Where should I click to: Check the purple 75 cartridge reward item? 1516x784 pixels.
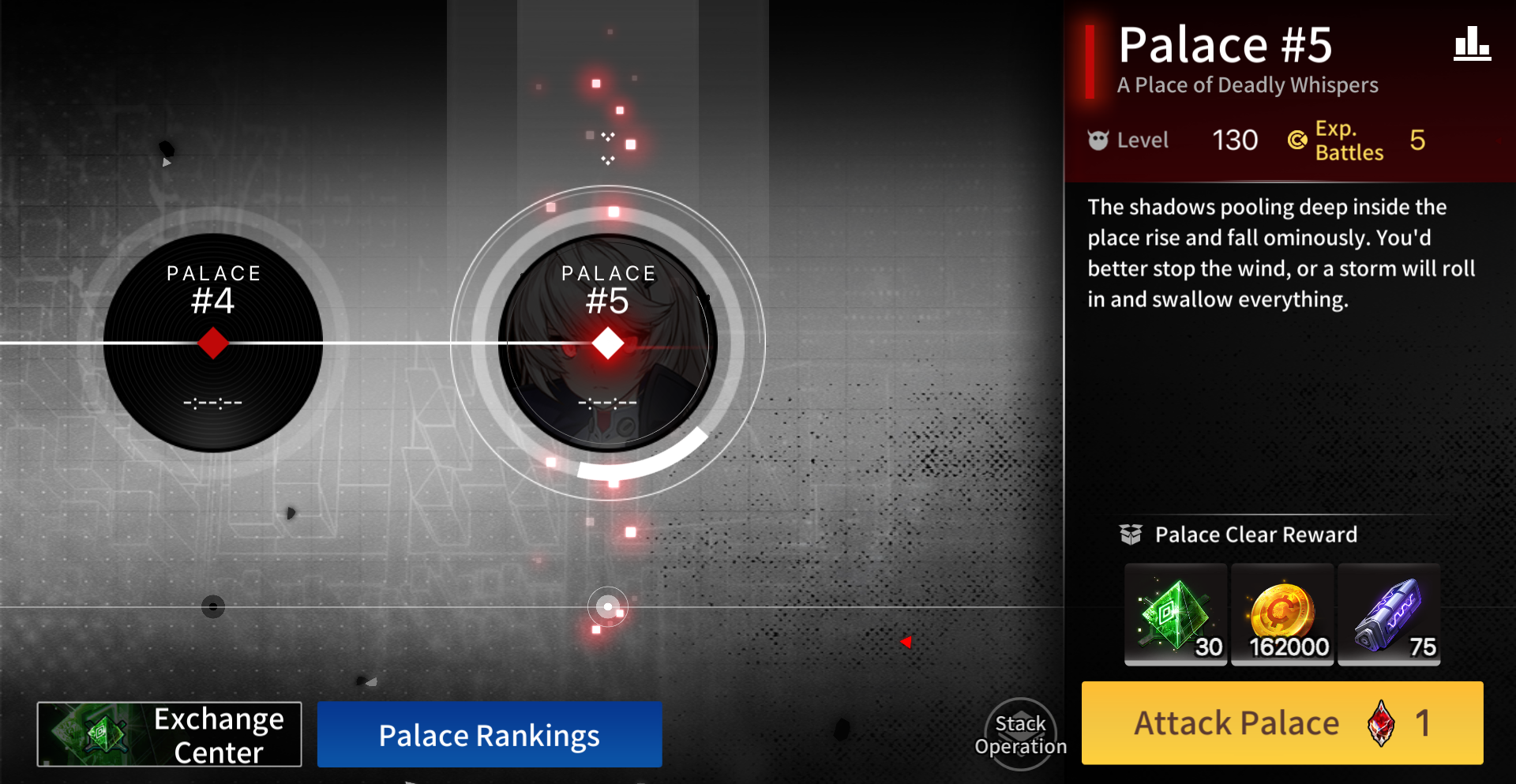click(1389, 616)
